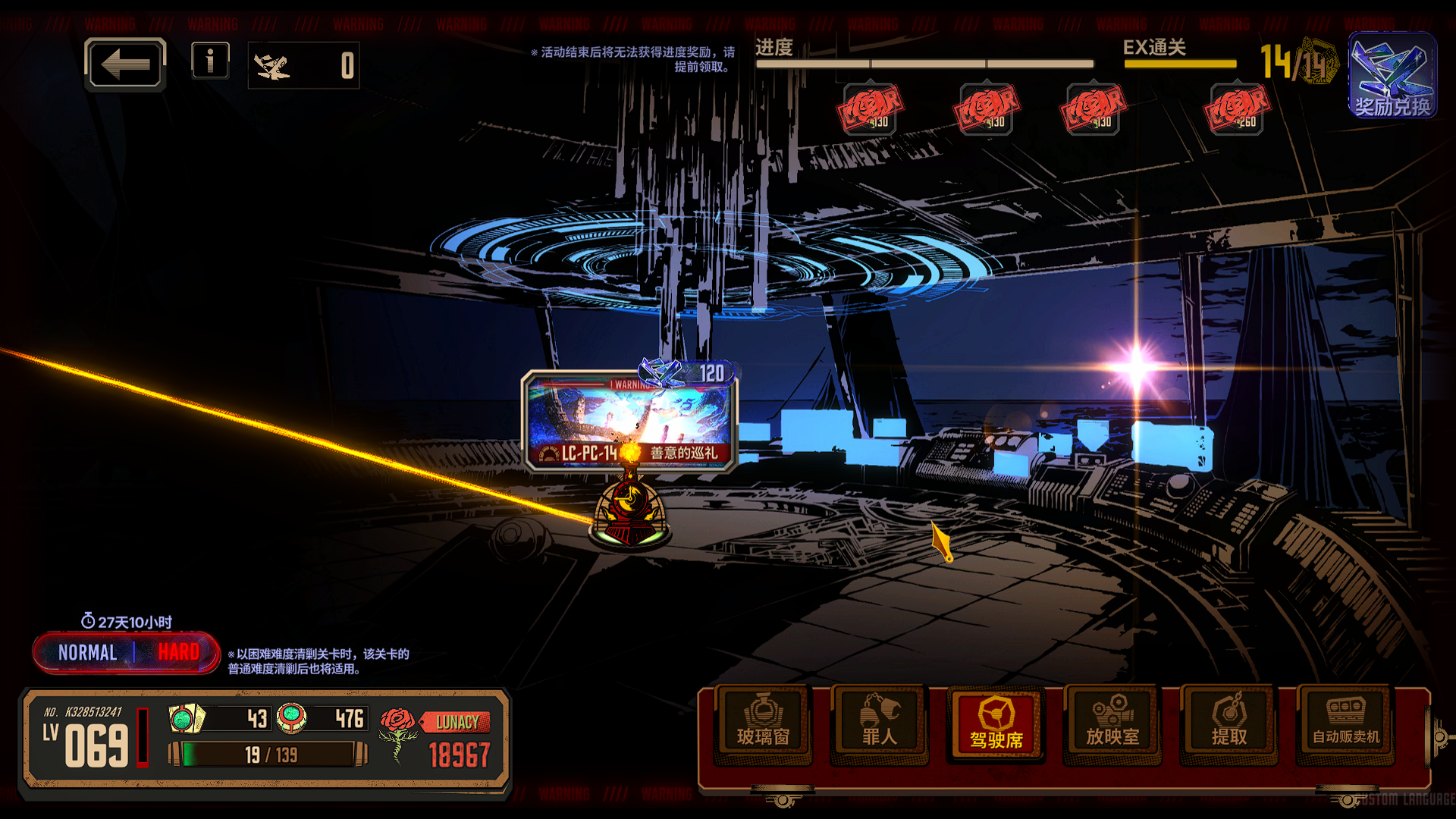Claim the 260 EX clear reward
This screenshot has width=1456, height=819.
click(x=1236, y=110)
